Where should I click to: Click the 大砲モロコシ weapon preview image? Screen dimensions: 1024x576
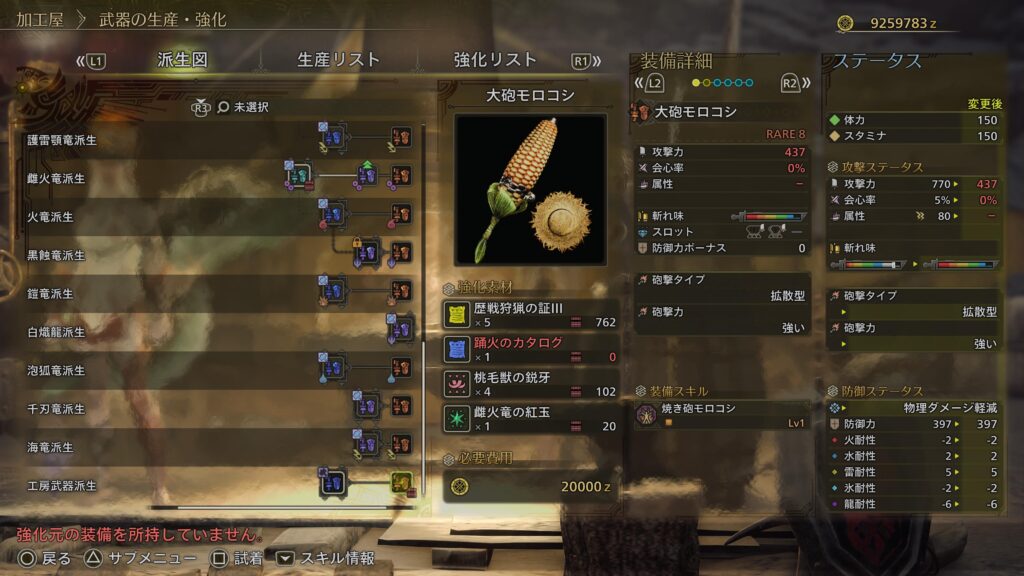[530, 189]
